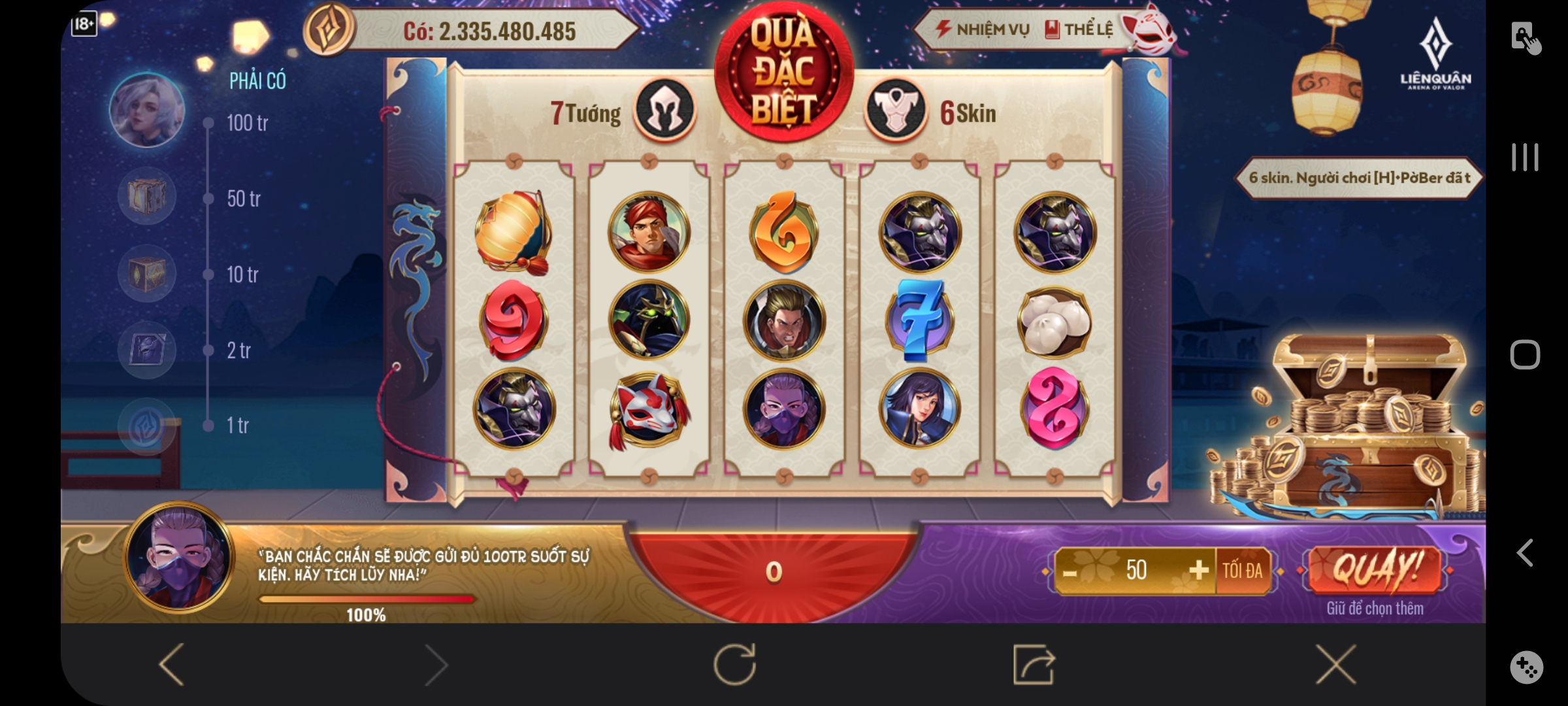Spin the reels with the QUAY! button
Viewport: 1568px width, 706px height.
1375,569
